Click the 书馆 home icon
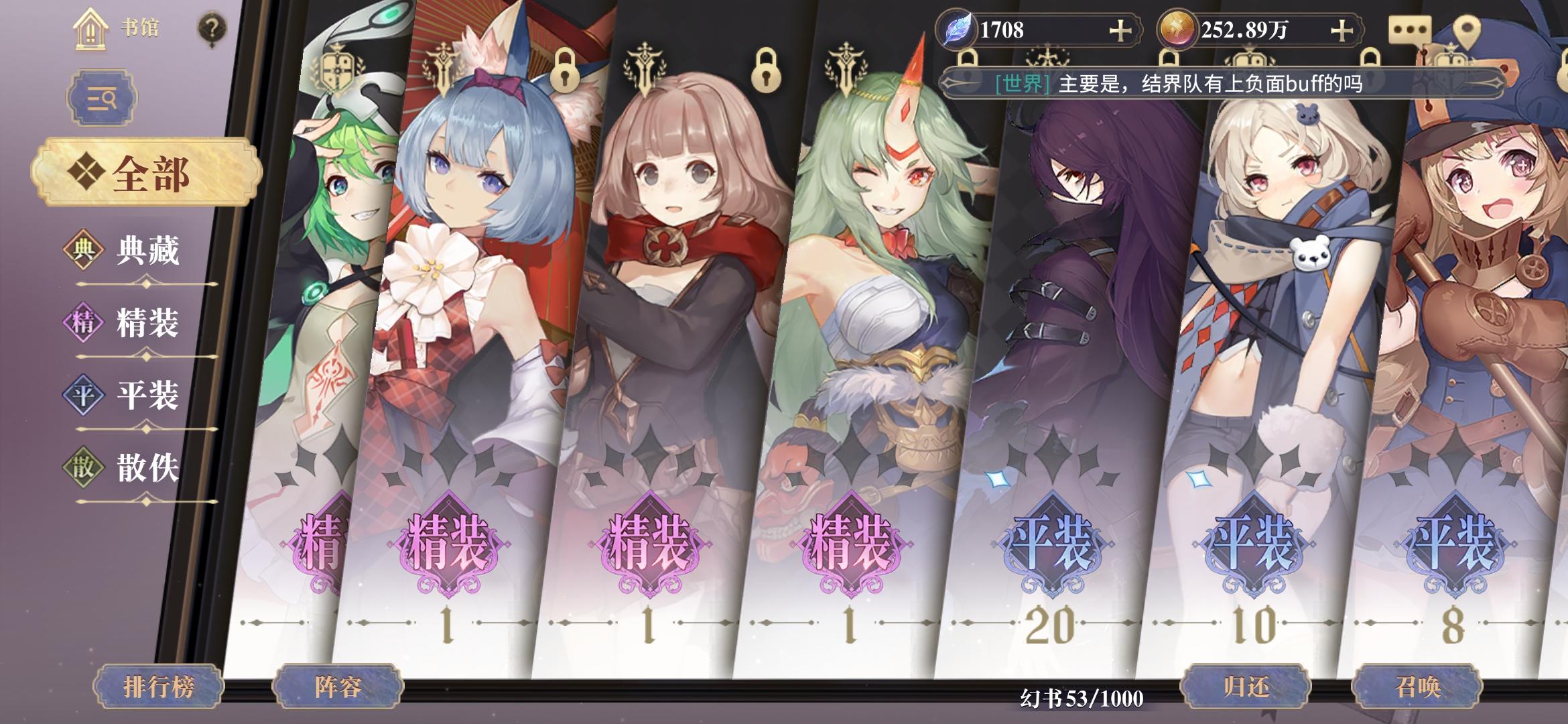Screen dimensions: 1568x724 point(90,29)
